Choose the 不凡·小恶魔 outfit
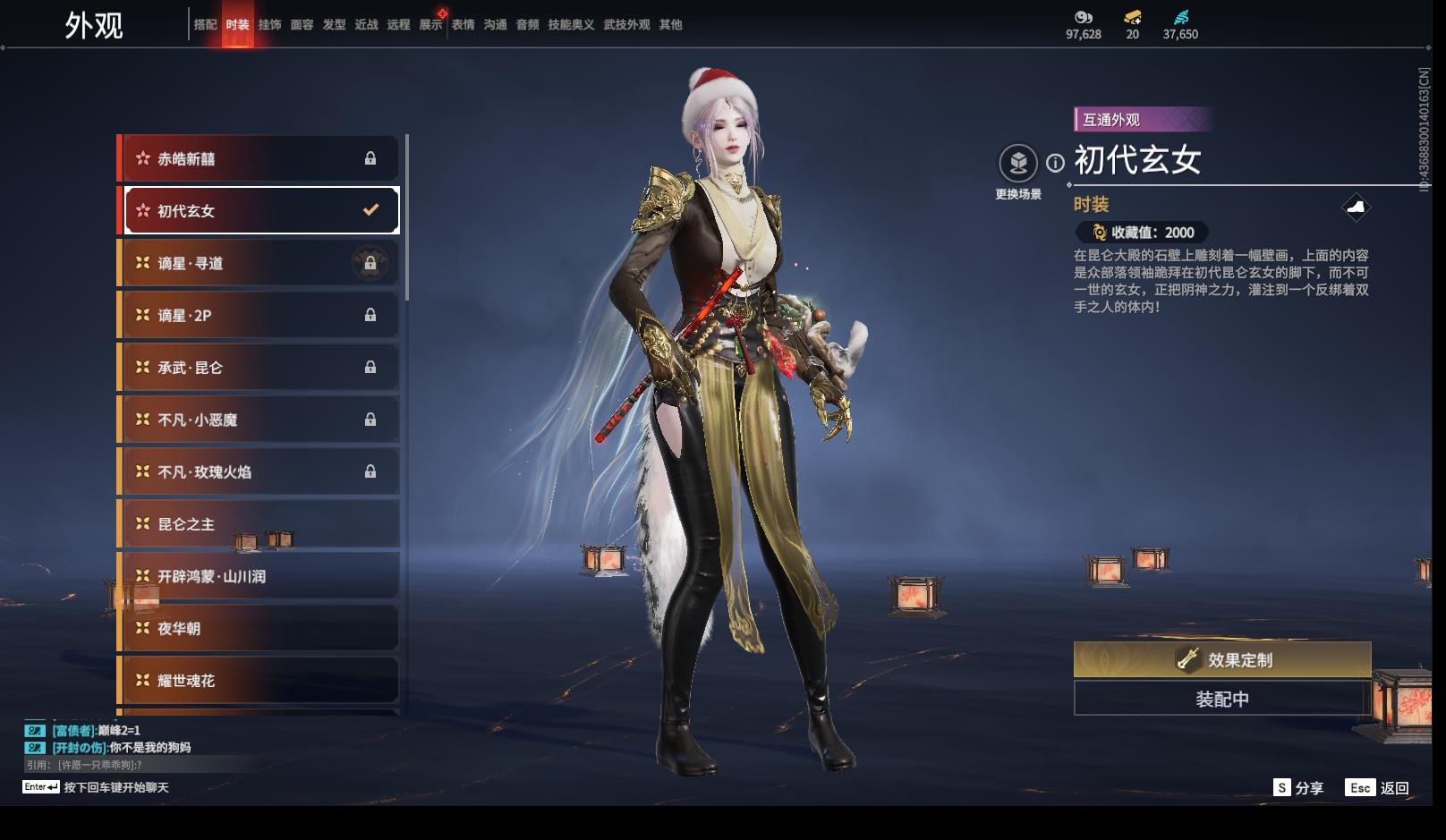The height and width of the screenshot is (840, 1446). pyautogui.click(x=259, y=420)
